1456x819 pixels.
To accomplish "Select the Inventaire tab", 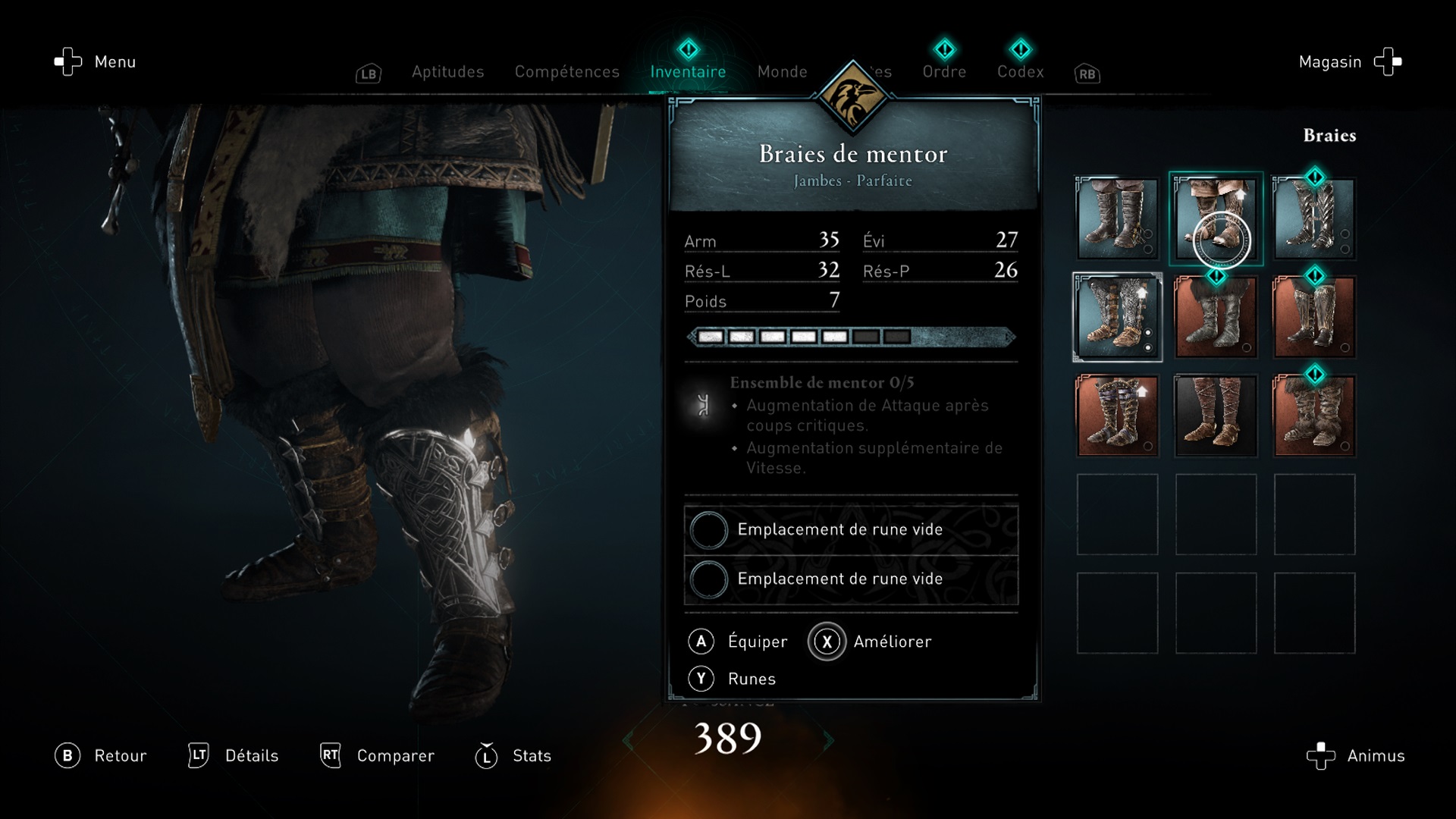I will coord(688,72).
